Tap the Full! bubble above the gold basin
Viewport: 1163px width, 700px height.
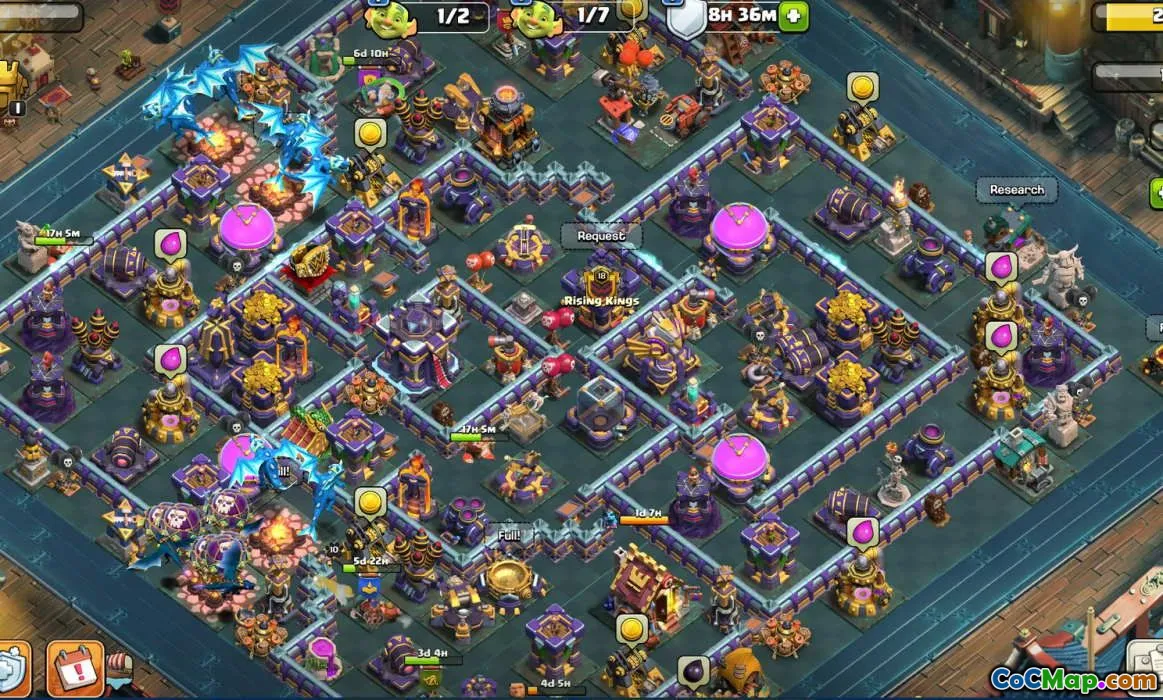point(509,535)
